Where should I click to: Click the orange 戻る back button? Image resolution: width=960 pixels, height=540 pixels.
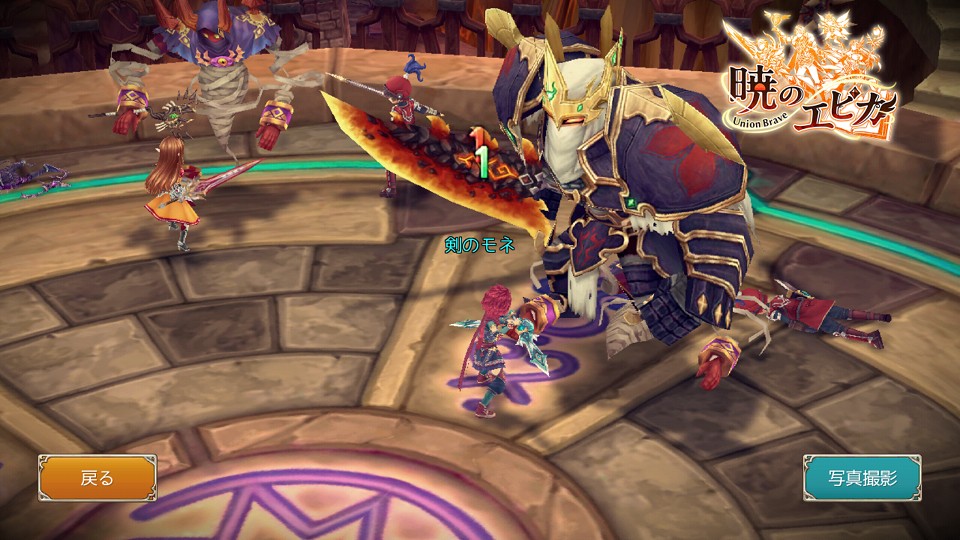click(97, 477)
